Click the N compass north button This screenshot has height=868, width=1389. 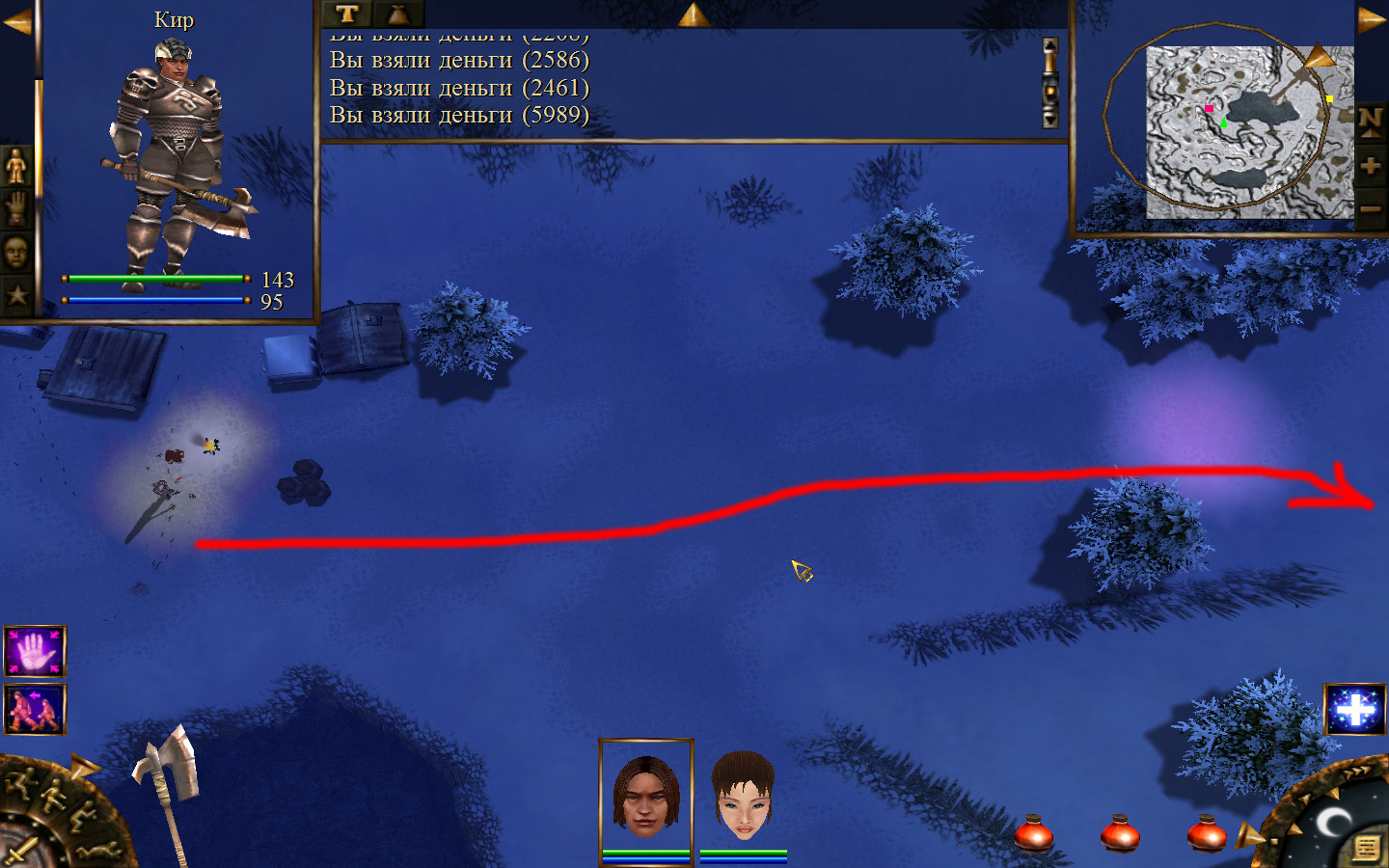tap(1370, 122)
